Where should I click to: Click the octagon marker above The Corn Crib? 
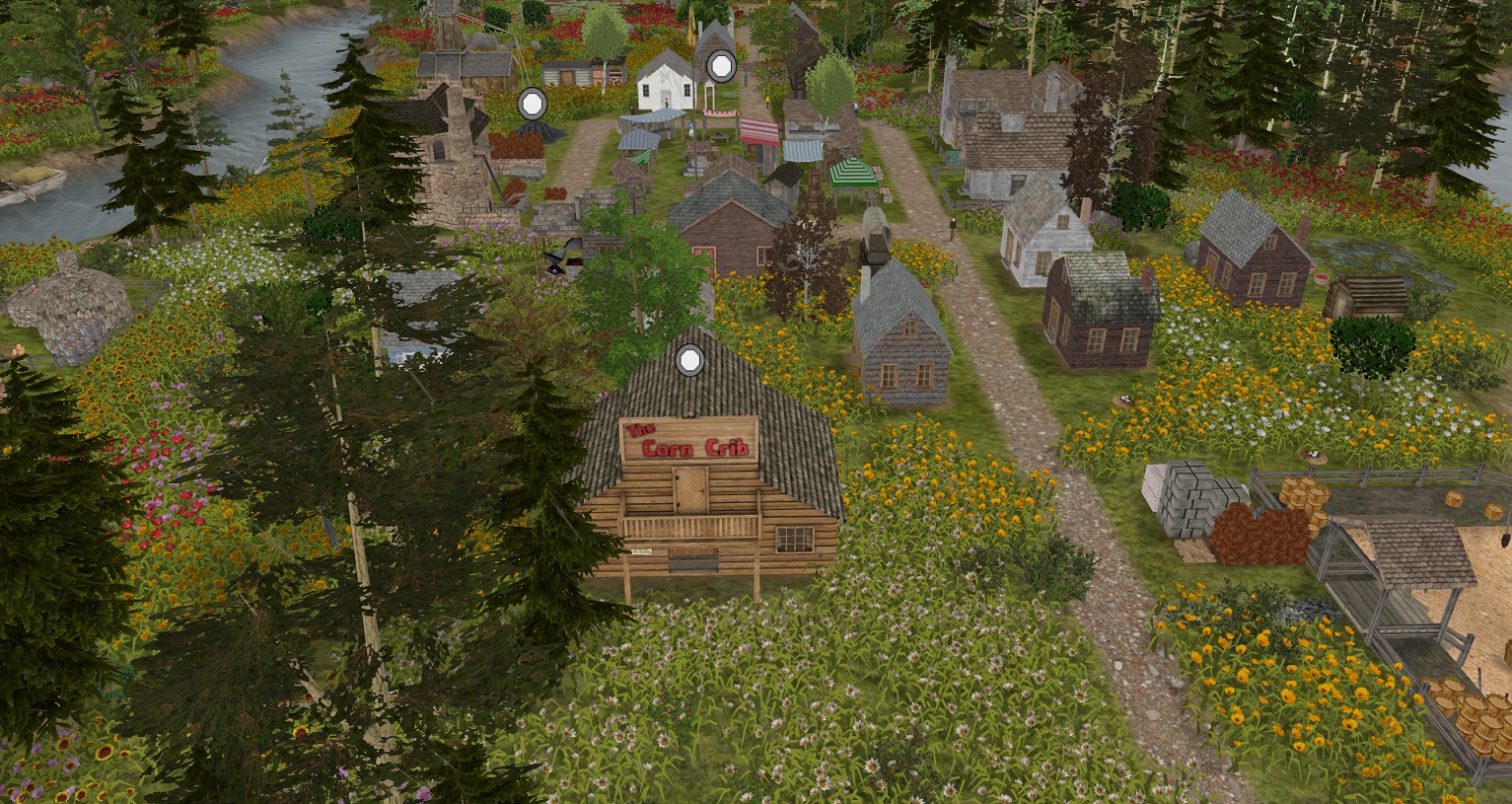(x=689, y=360)
